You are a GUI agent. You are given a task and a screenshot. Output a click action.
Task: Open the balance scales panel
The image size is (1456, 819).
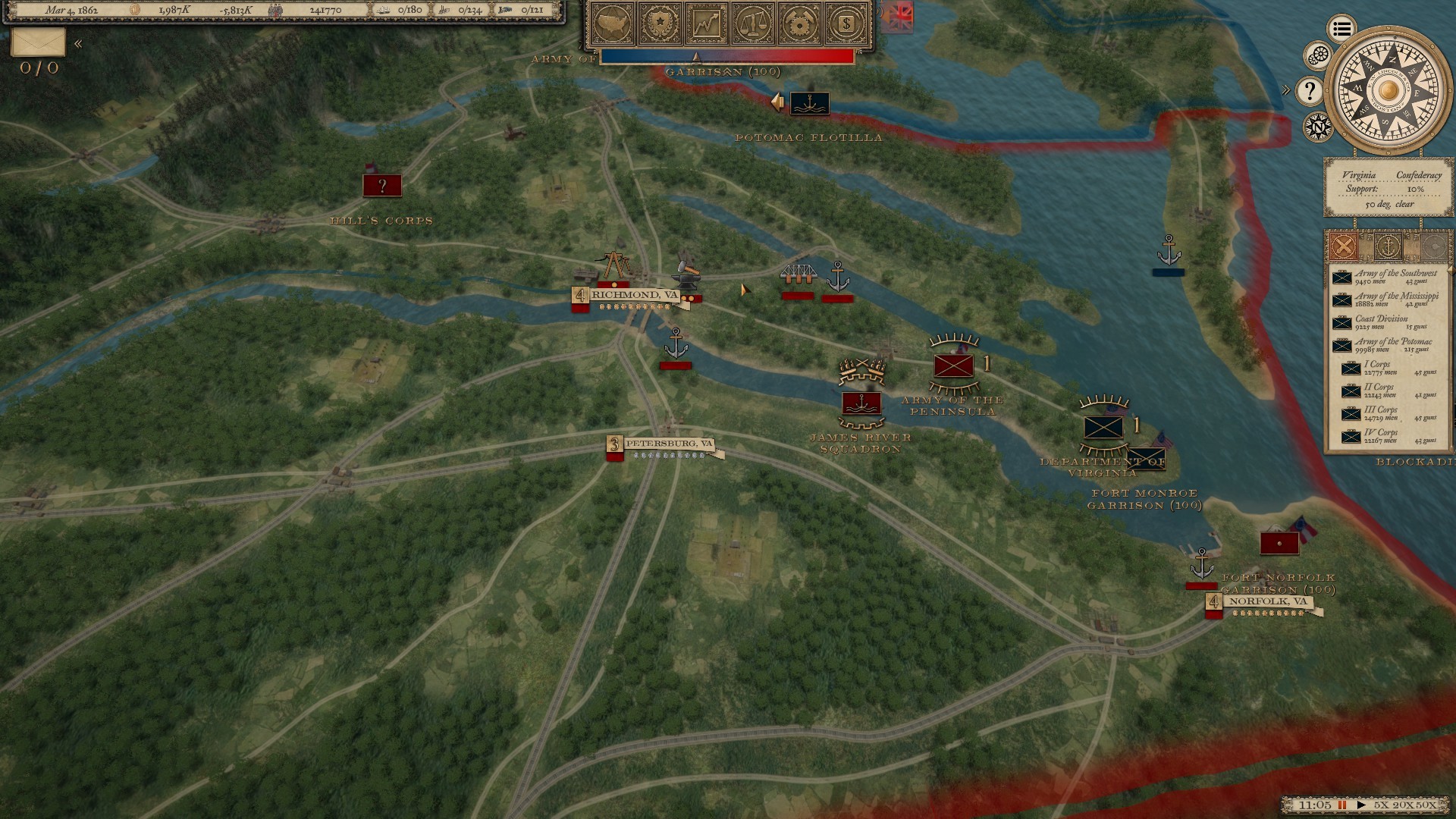[753, 24]
